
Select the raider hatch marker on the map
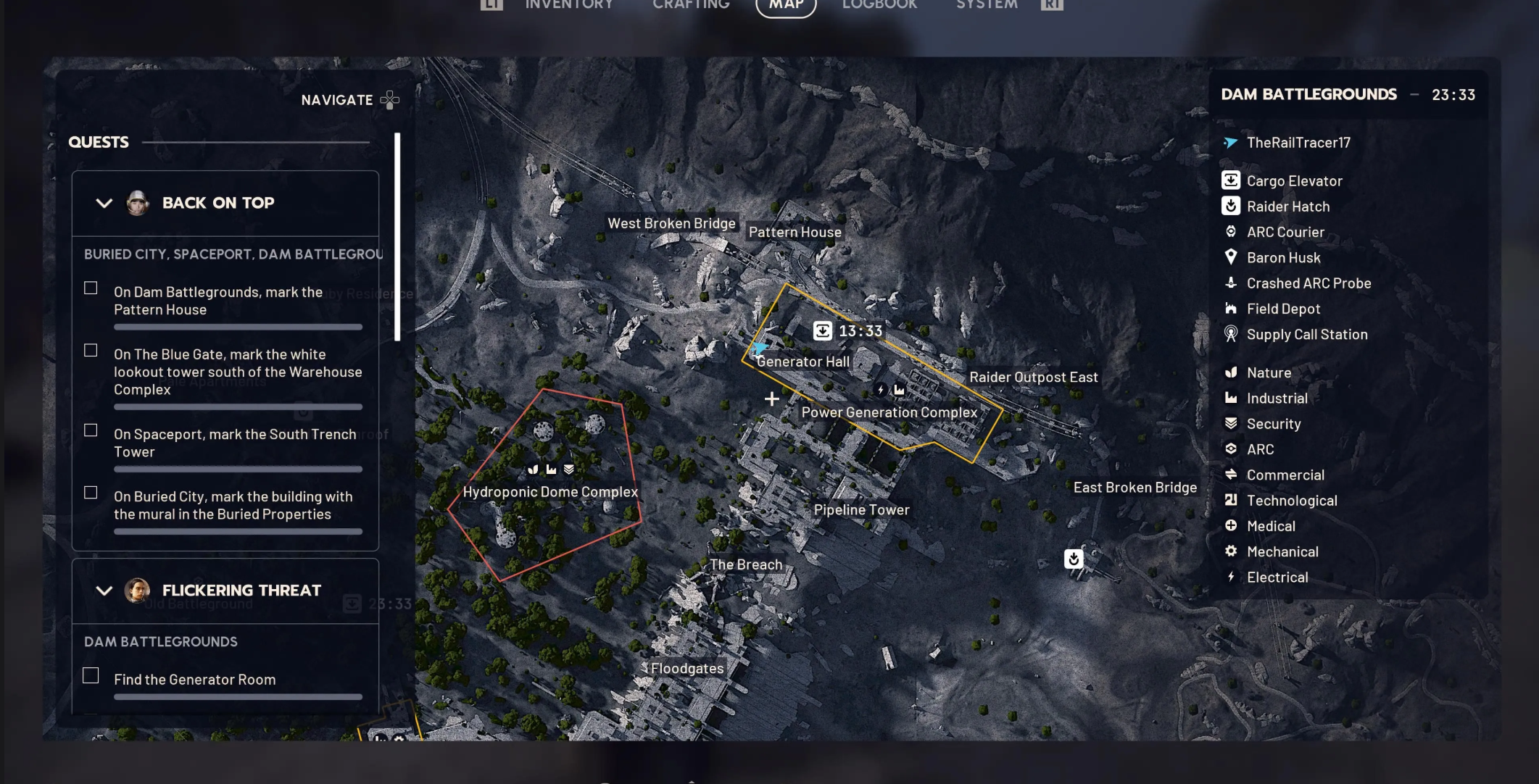(1074, 559)
